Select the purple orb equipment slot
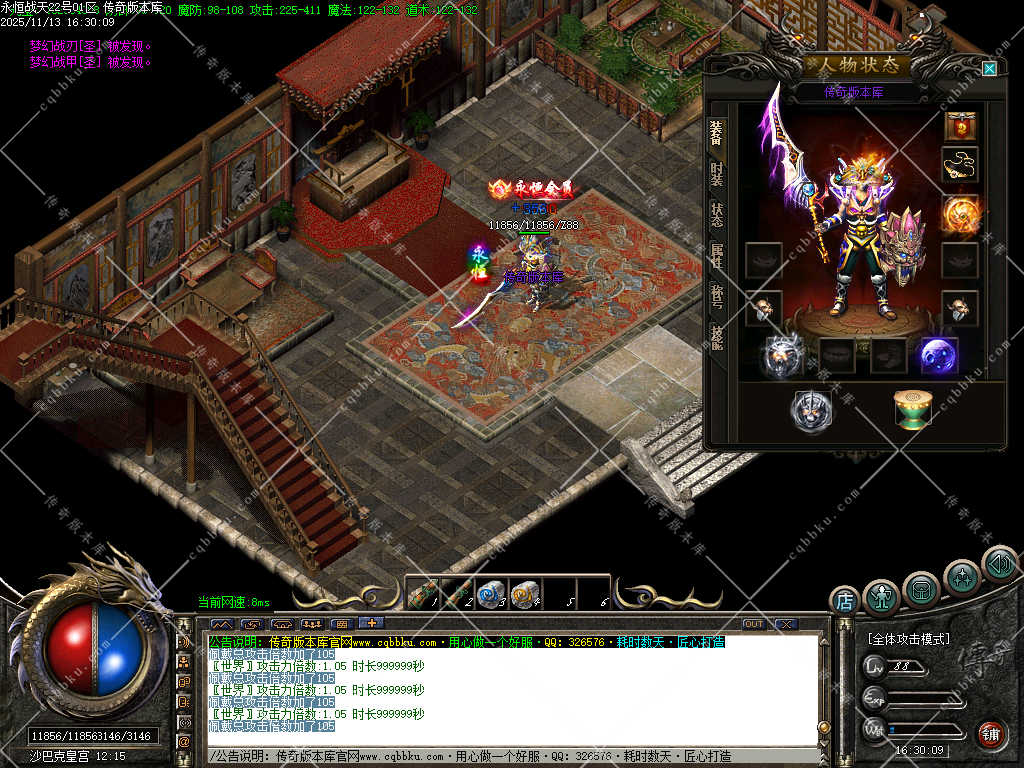This screenshot has height=768, width=1024. (x=938, y=356)
